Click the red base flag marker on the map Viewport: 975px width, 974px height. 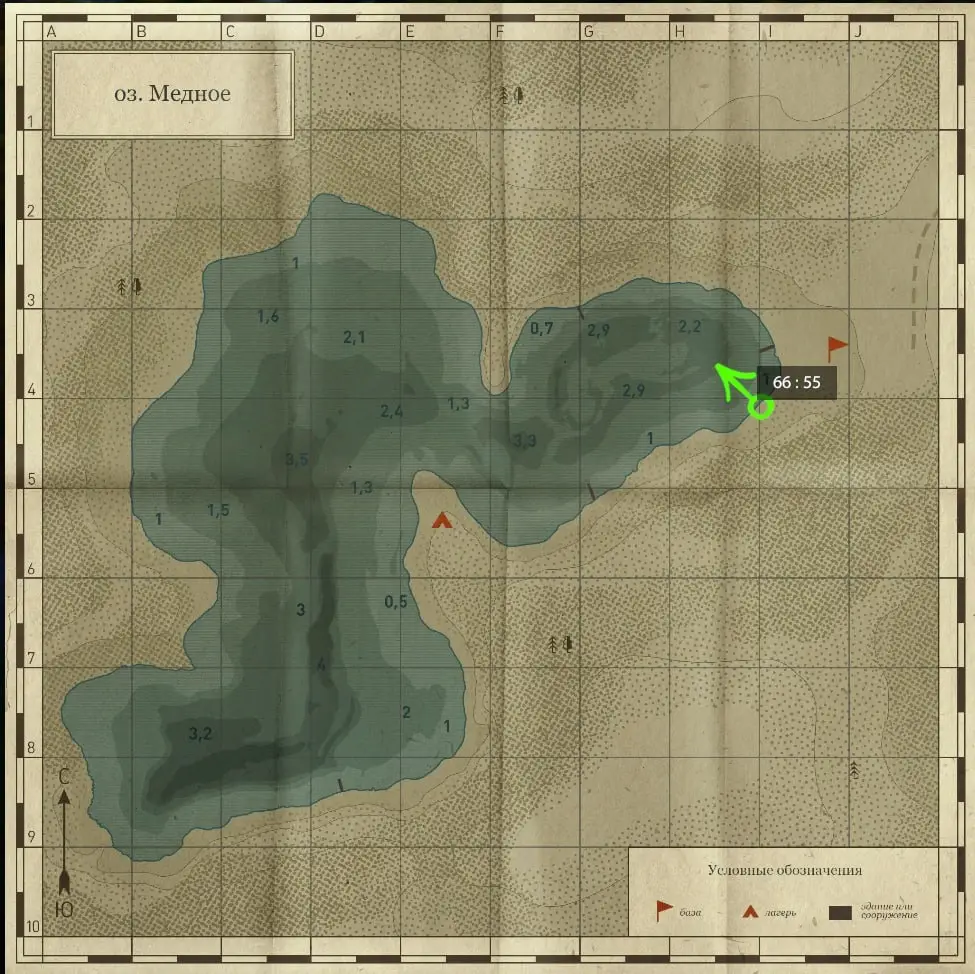click(836, 348)
